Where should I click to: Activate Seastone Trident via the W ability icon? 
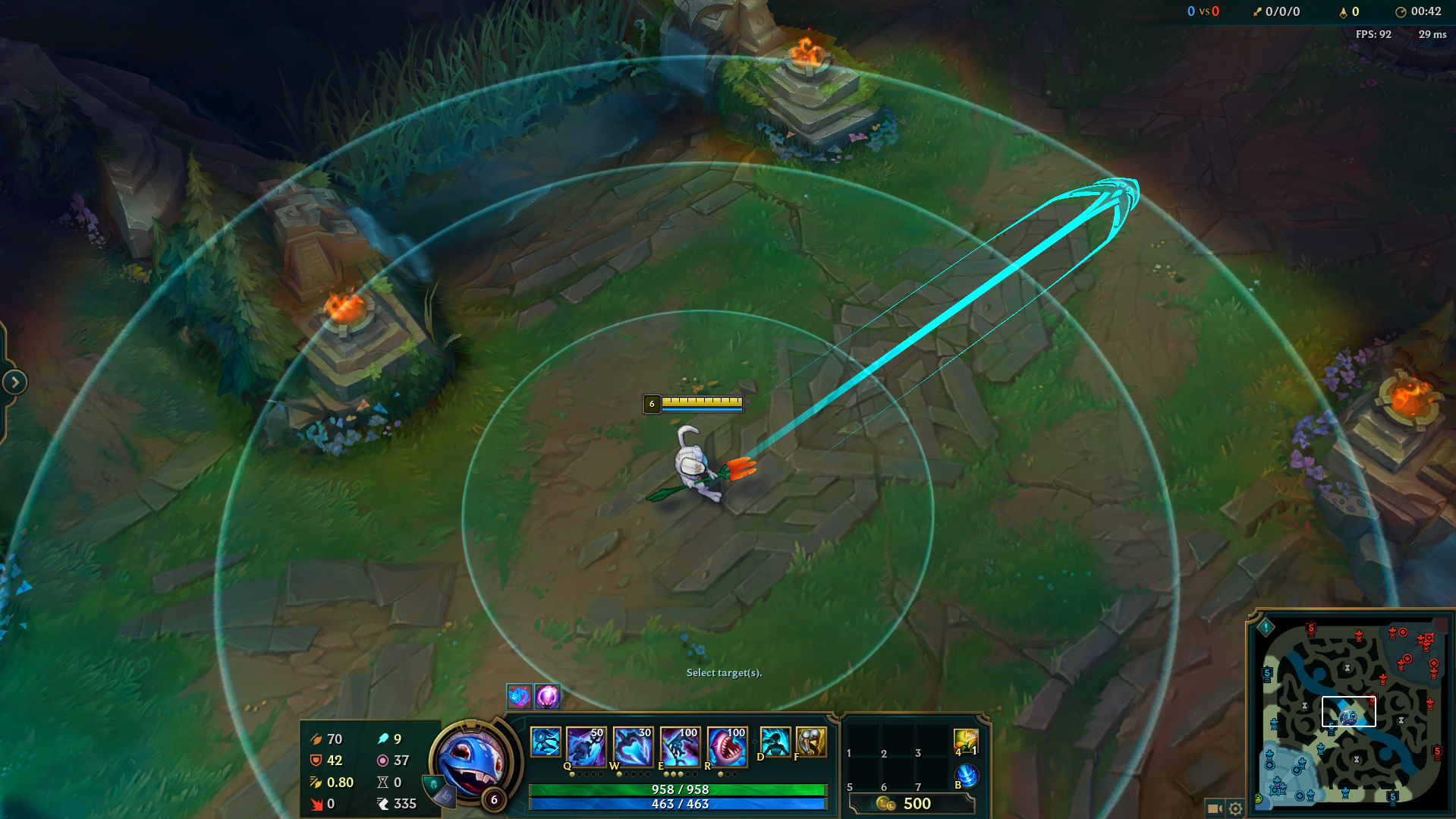633,747
